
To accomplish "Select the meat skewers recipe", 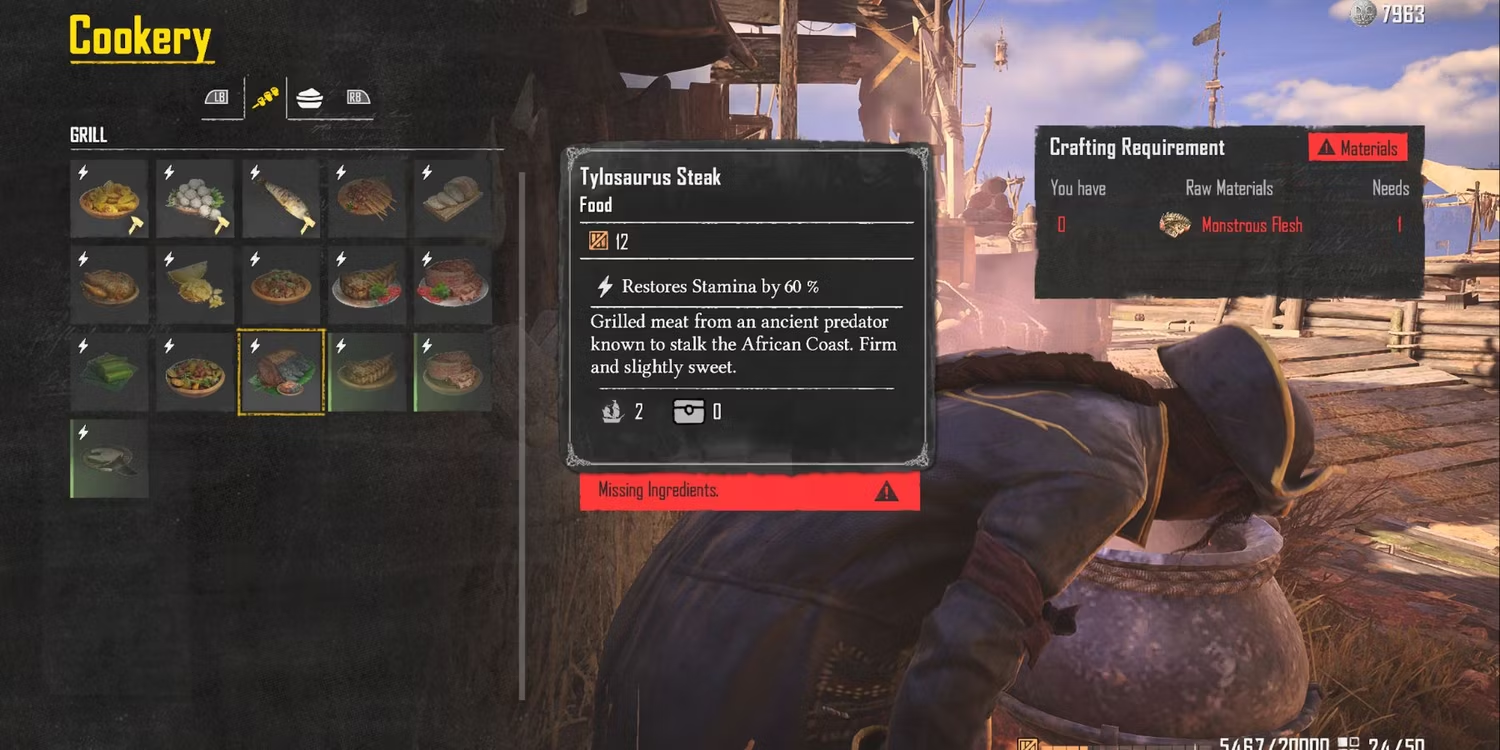I will 367,198.
